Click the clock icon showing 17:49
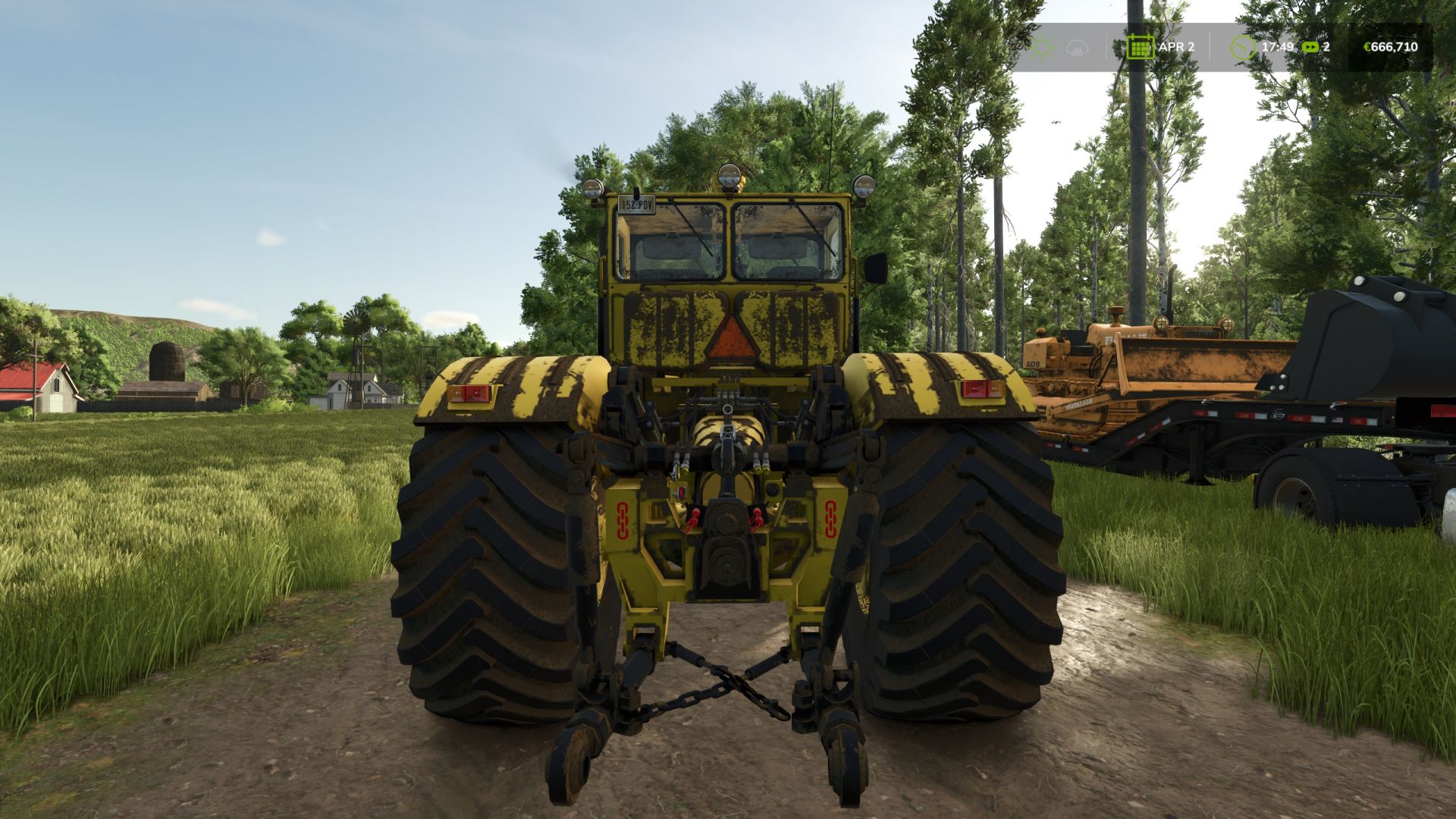Viewport: 1456px width, 819px height. click(x=1241, y=47)
